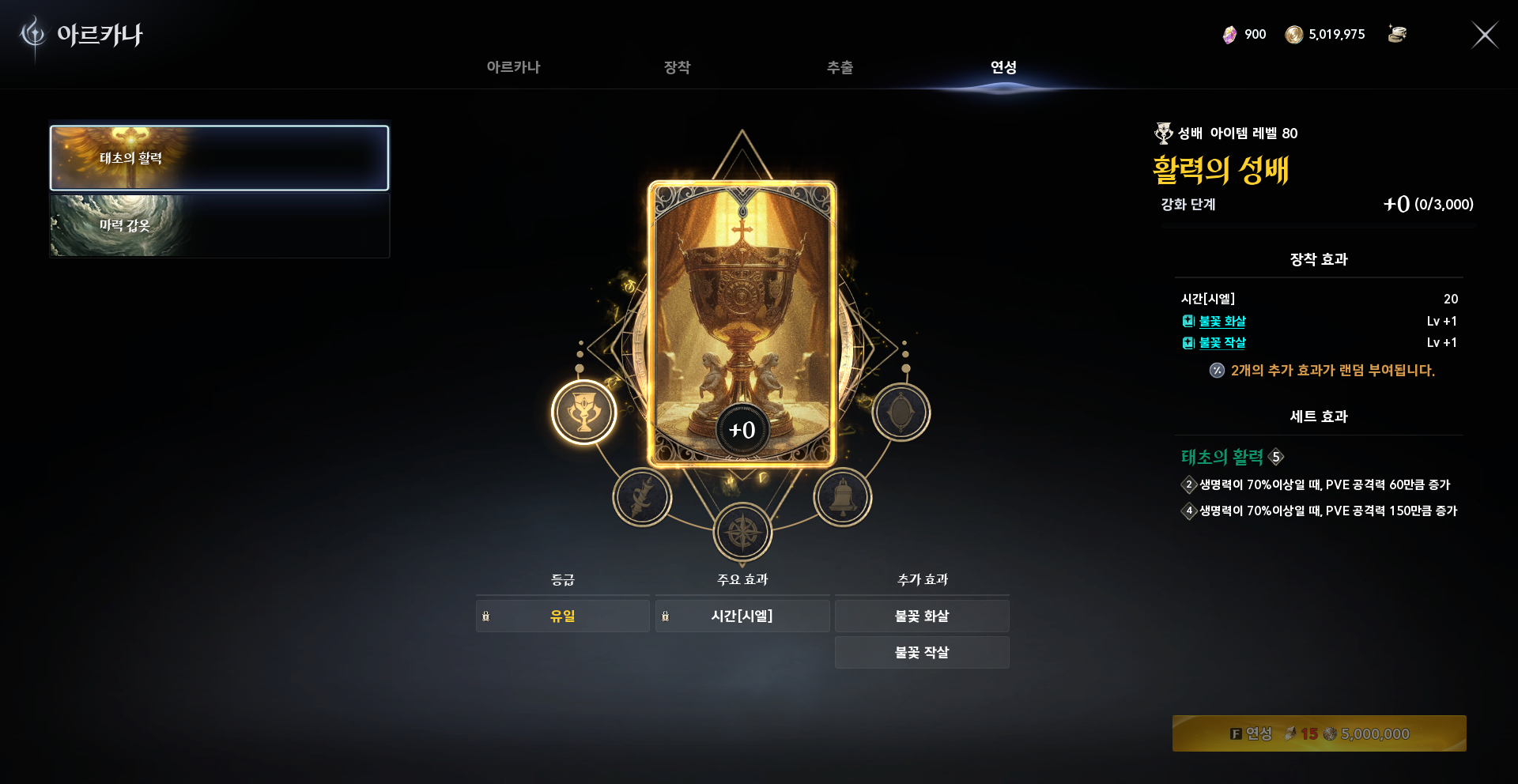Click the +0 enhancement dial on the card
Screen dimensions: 1518x784
(x=742, y=430)
